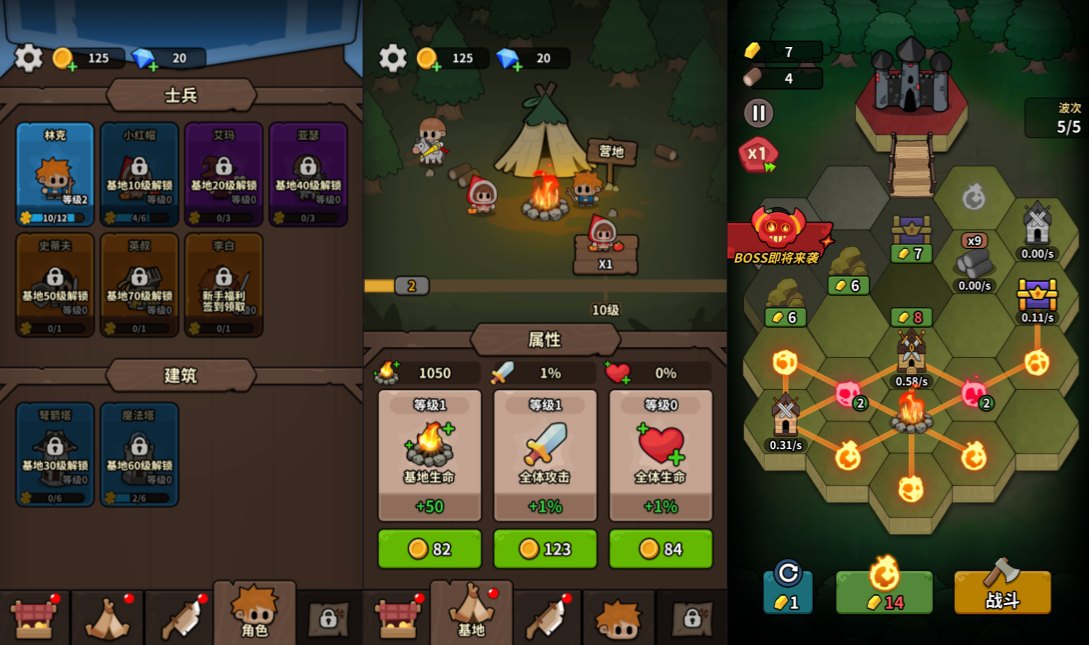Activate the fireball button costing 14 gold
This screenshot has height=645, width=1089.
884,591
